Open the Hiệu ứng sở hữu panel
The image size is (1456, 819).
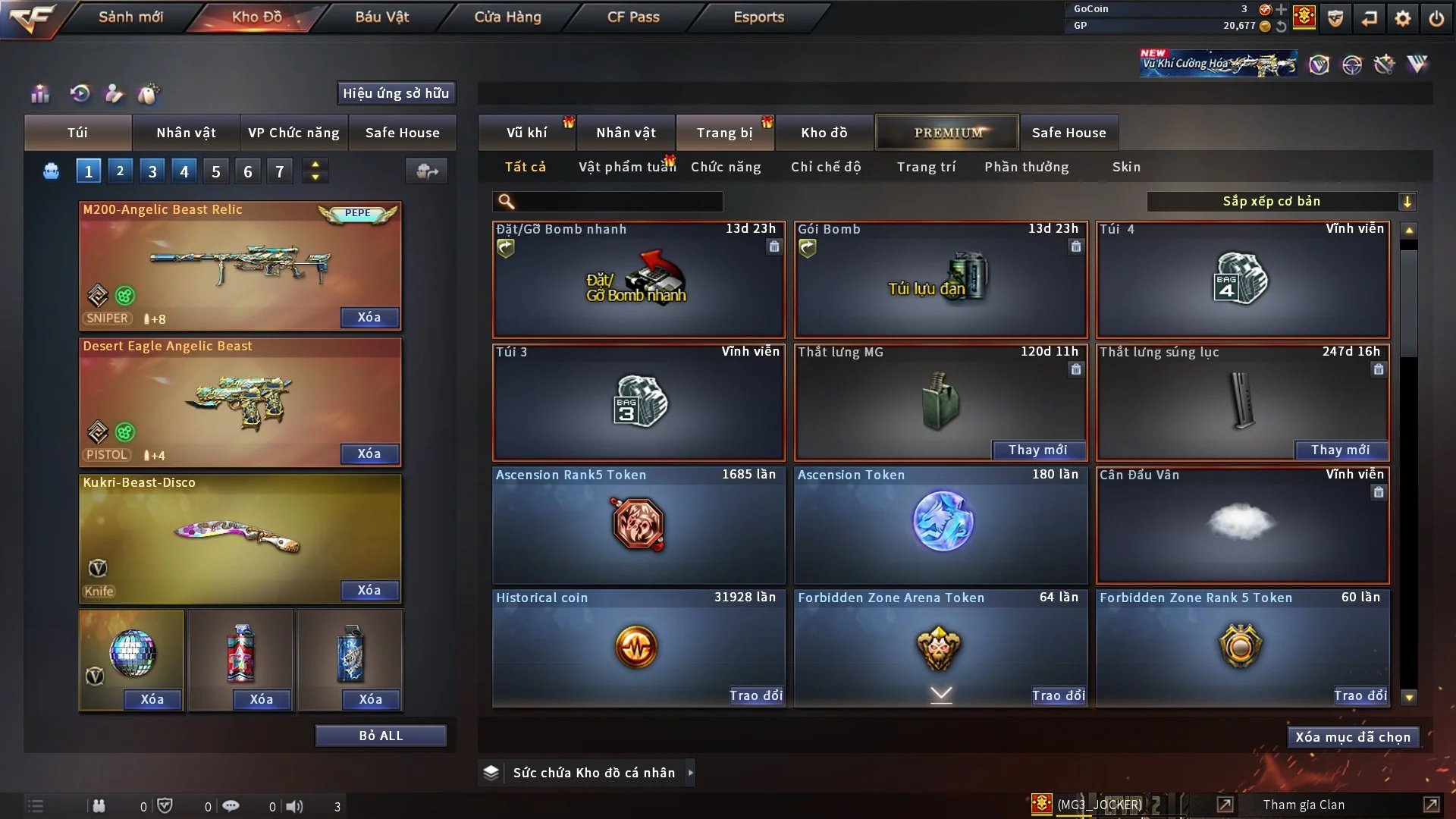[396, 93]
